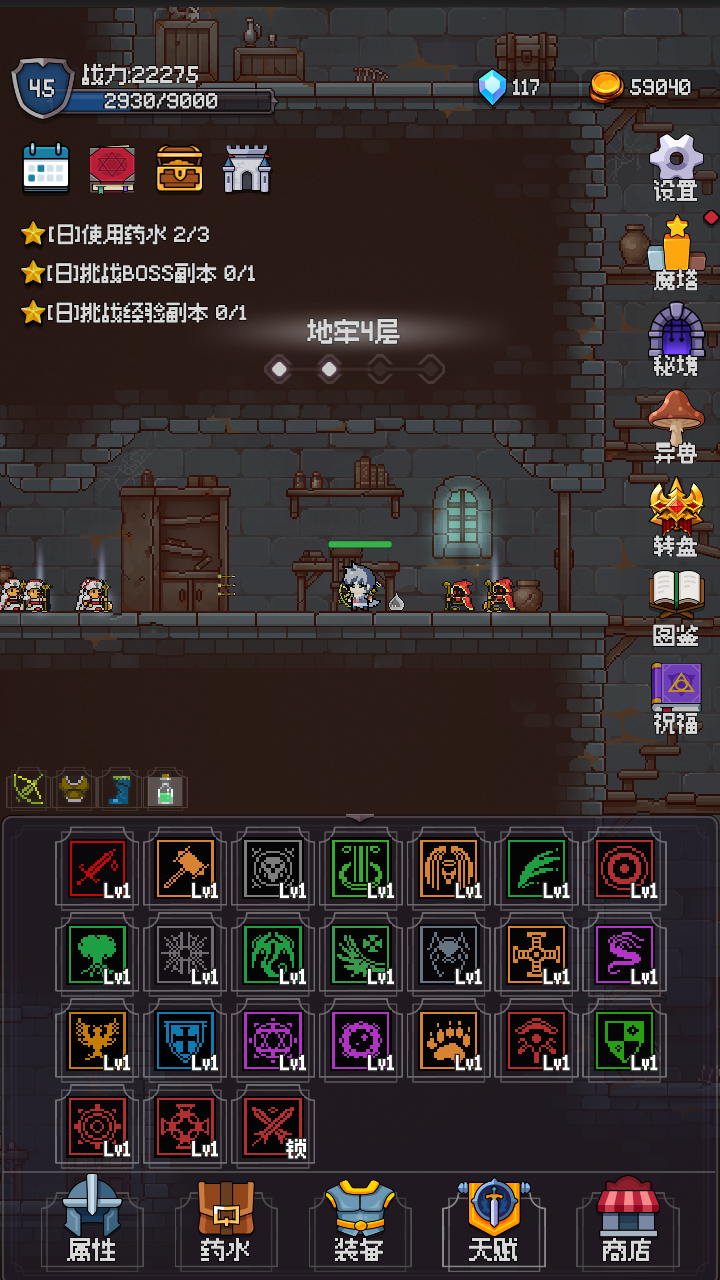The width and height of the screenshot is (720, 1280).
Task: Select the 天赋 talents tab
Action: pos(493,1220)
